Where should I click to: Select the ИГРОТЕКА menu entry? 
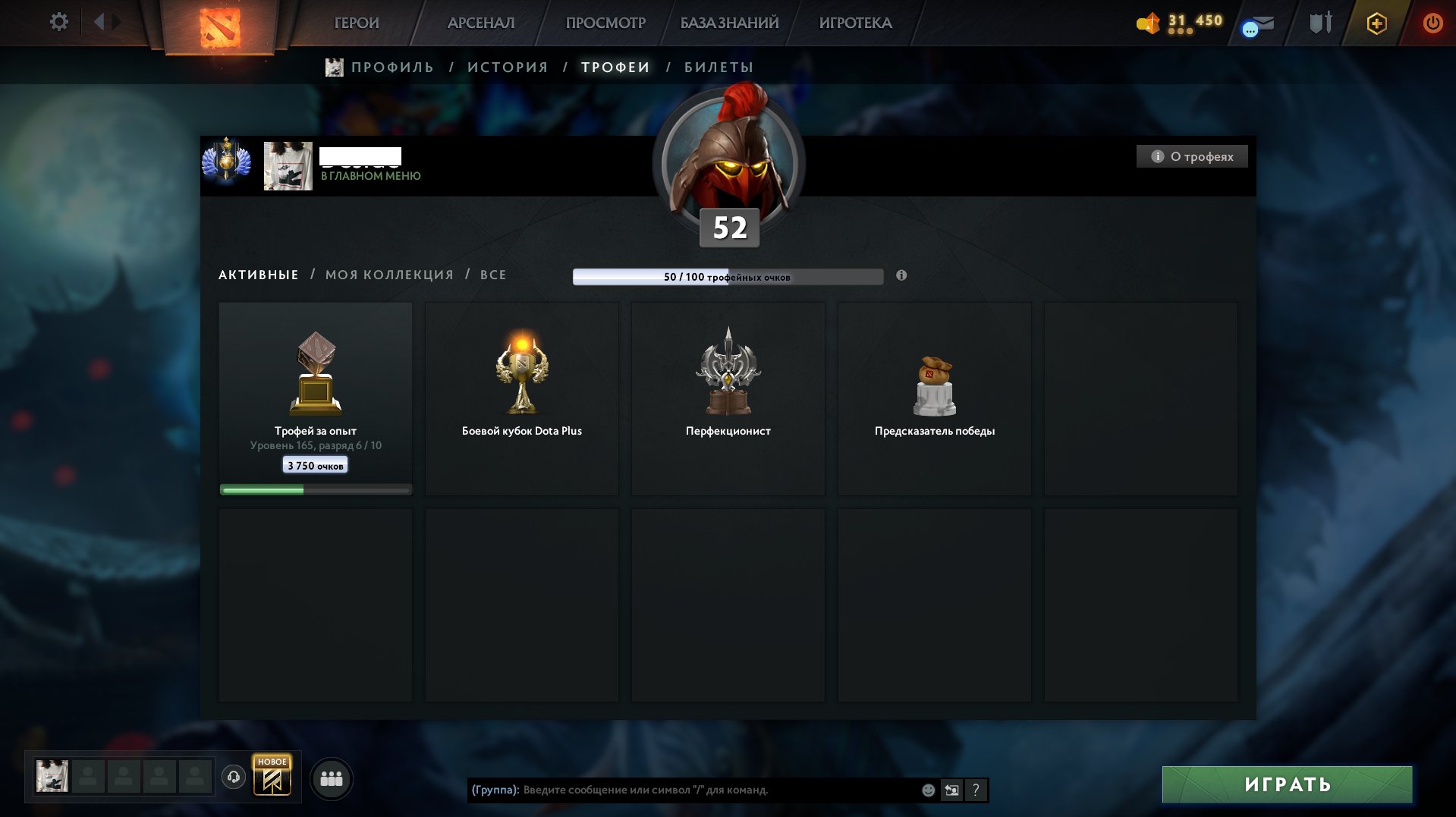point(855,23)
